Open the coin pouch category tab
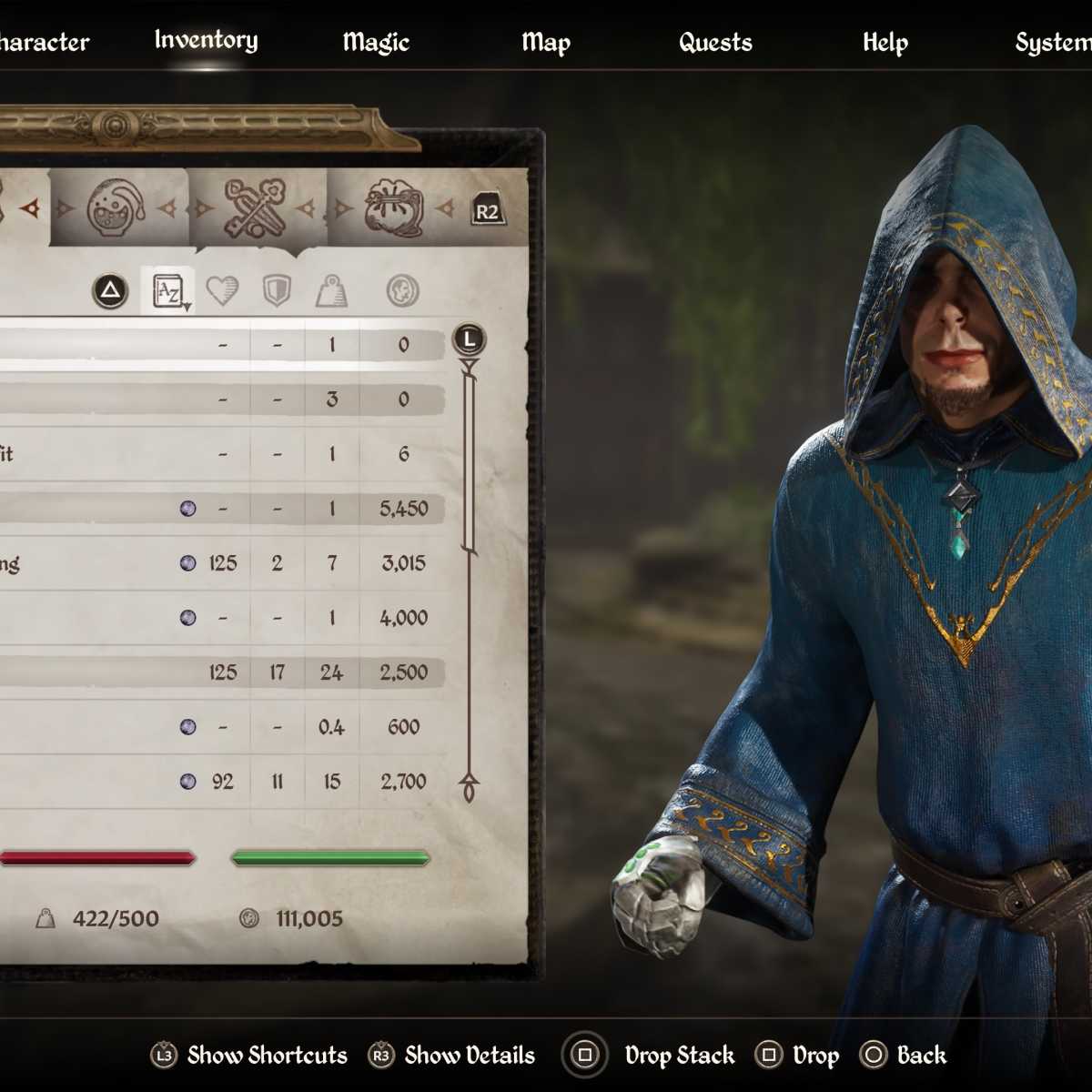 point(394,208)
